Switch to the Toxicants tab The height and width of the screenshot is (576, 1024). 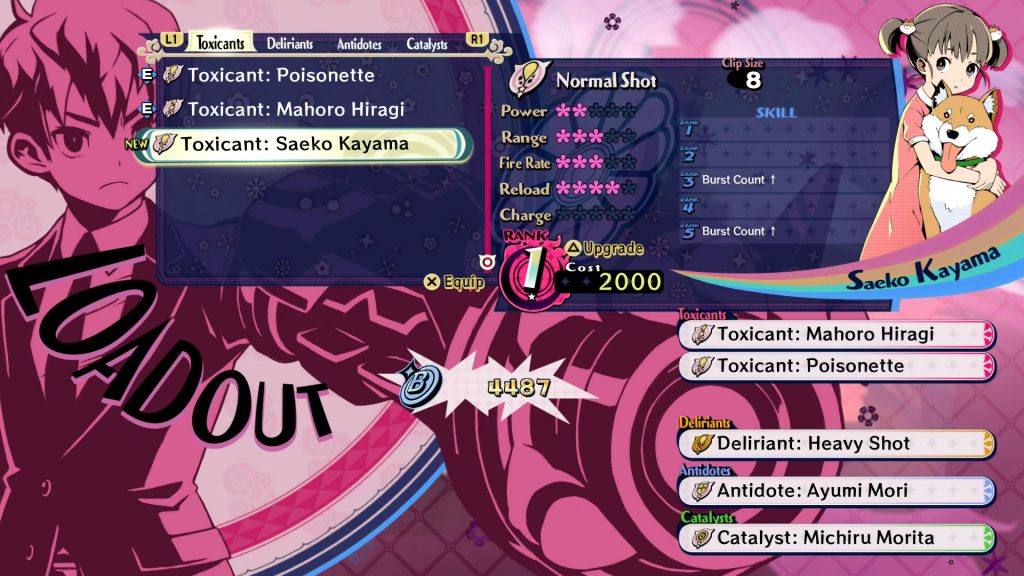220,44
